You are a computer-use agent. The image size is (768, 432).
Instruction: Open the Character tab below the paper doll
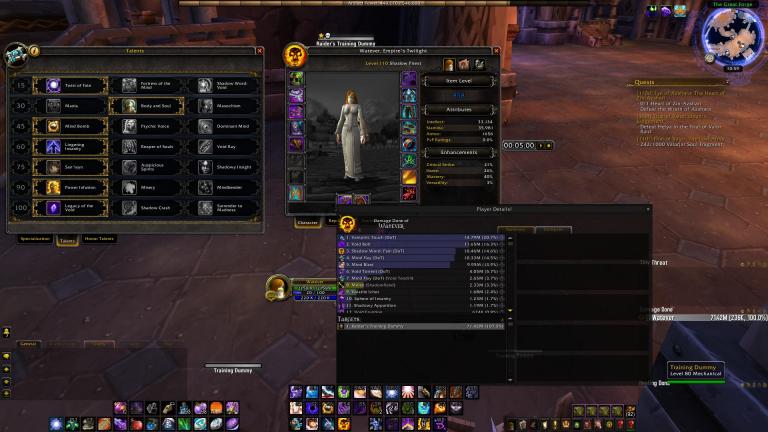(306, 222)
